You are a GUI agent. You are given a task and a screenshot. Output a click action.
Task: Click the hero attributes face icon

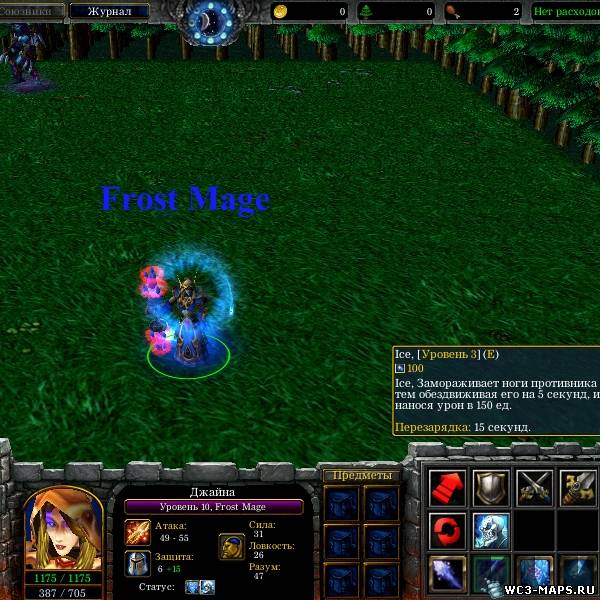pos(231,546)
